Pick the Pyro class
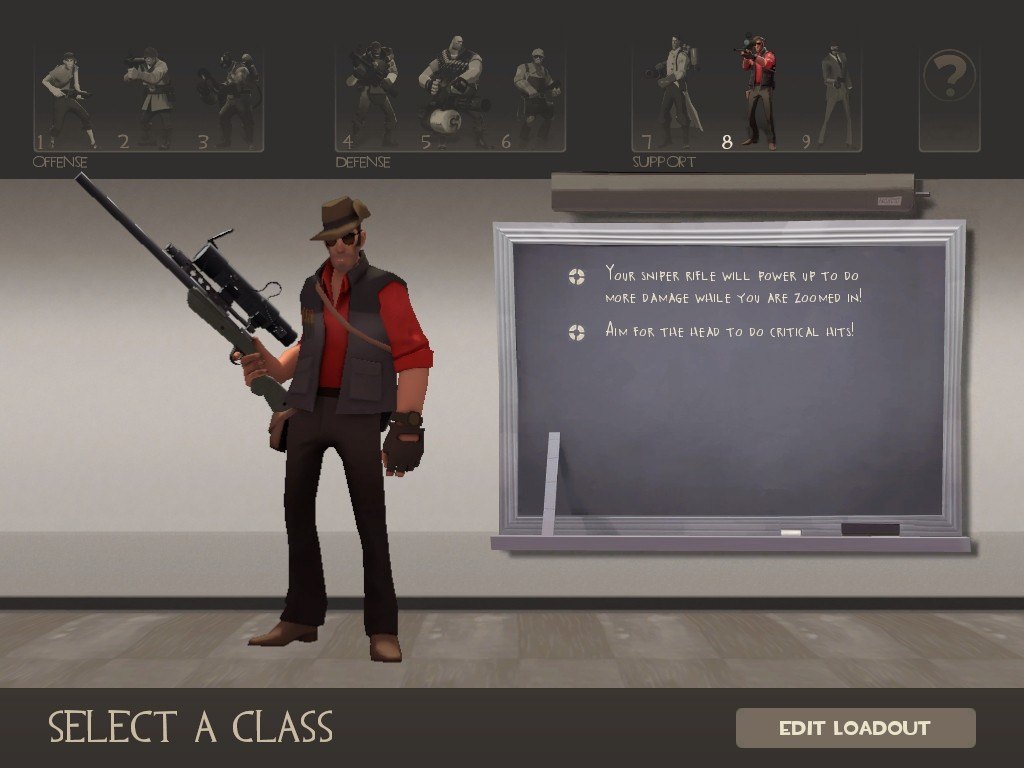The width and height of the screenshot is (1024, 768). click(232, 98)
